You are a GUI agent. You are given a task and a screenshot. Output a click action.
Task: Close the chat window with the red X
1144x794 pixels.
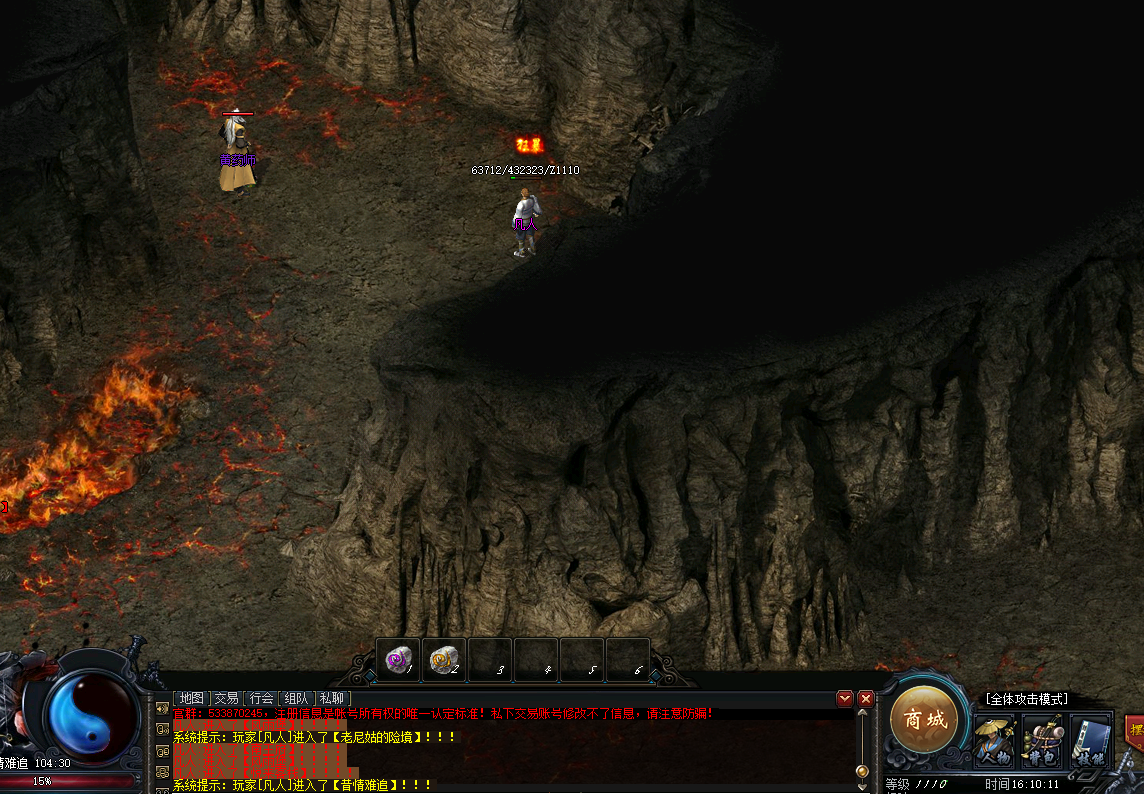click(x=866, y=698)
